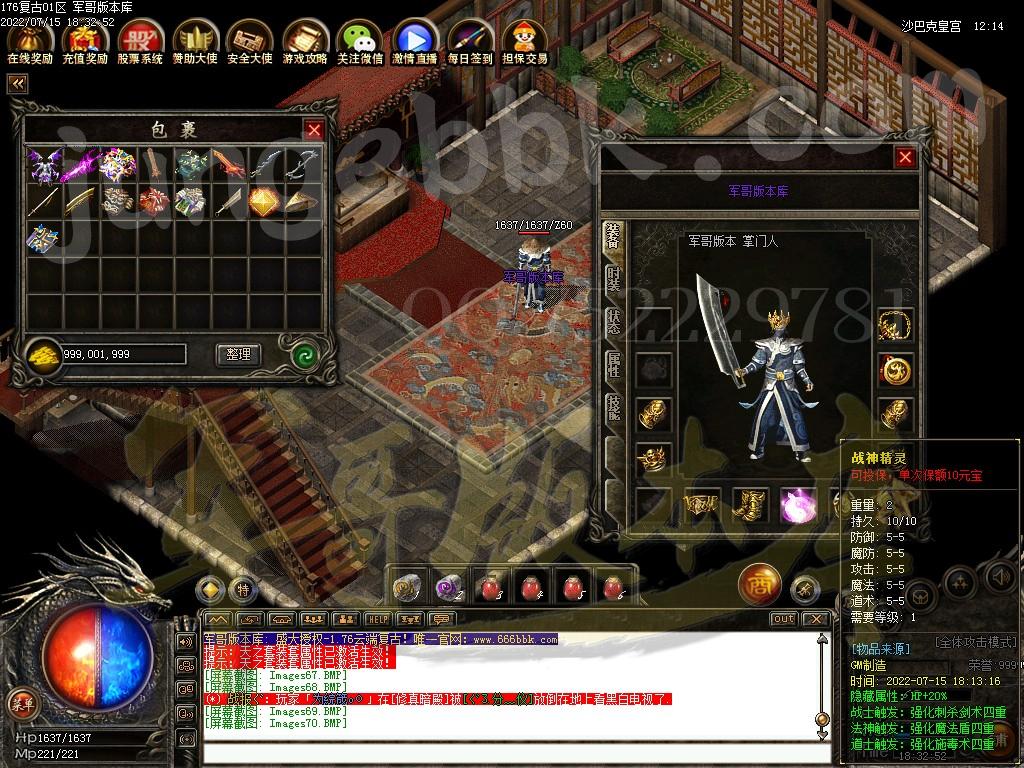Open the 担保交易 guaranteed trade icon
This screenshot has width=1024, height=768.
[x=525, y=40]
